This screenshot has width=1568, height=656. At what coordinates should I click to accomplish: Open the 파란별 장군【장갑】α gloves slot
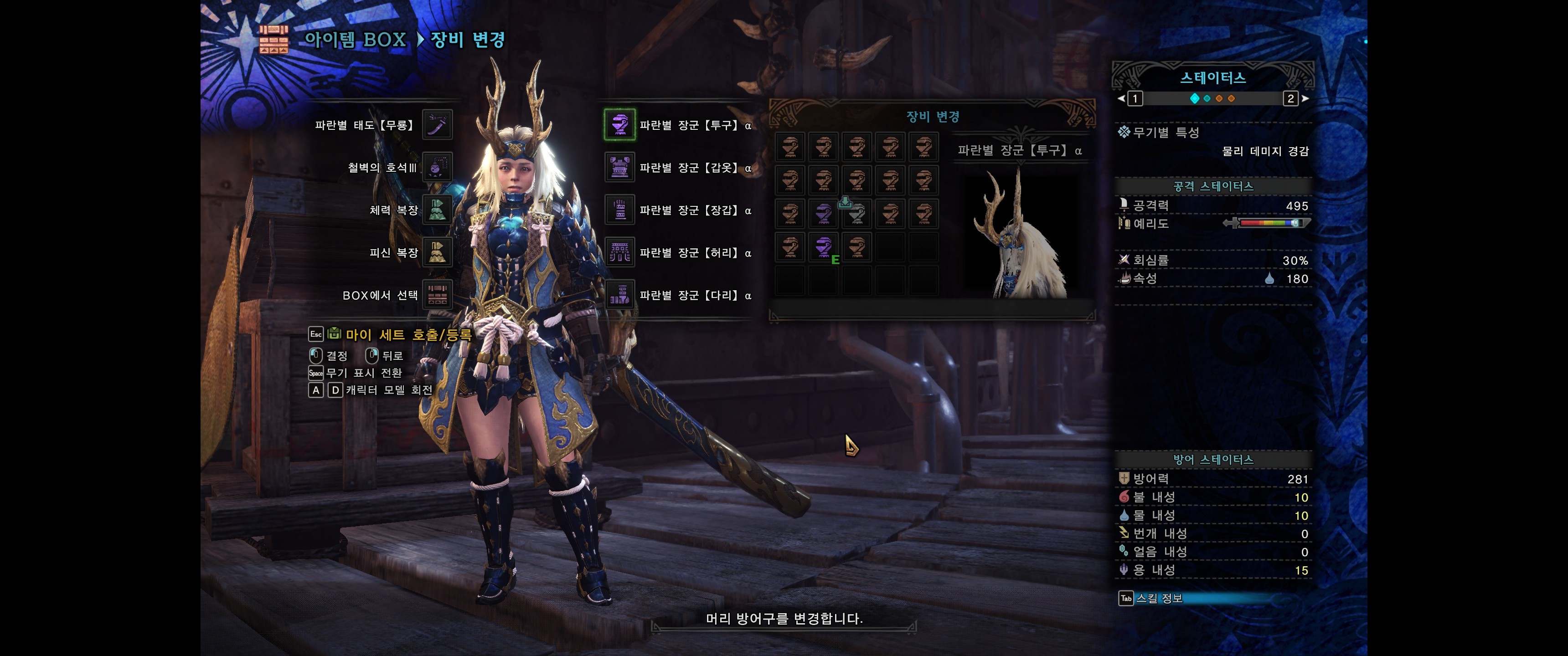coord(619,210)
